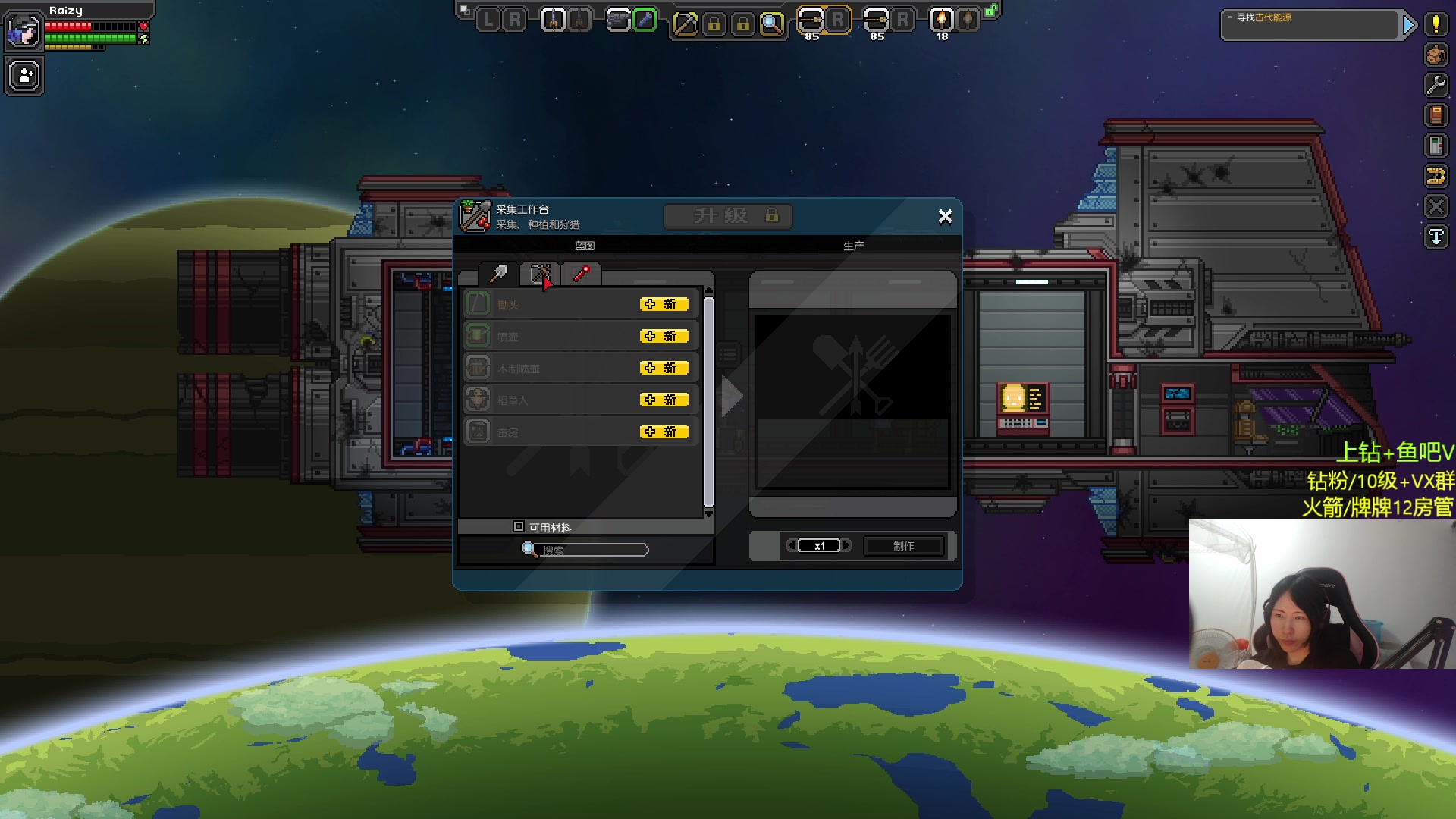Select the pickaxe tool in the hotbar
Viewport: 1456px width, 819px height.
click(x=685, y=24)
